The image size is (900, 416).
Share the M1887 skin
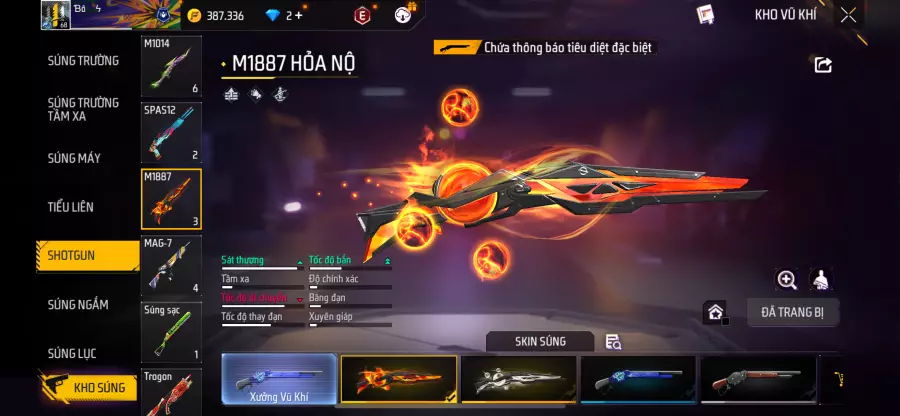pyautogui.click(x=823, y=65)
